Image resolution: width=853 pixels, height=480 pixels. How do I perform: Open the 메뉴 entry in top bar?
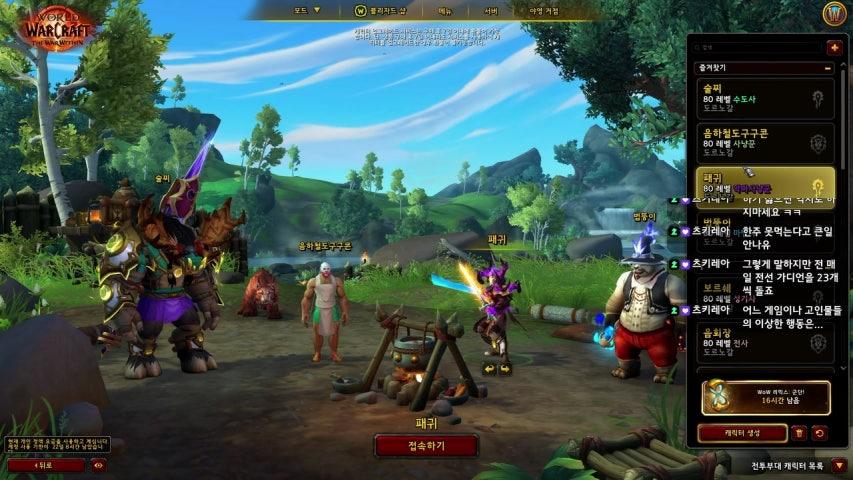coord(445,10)
